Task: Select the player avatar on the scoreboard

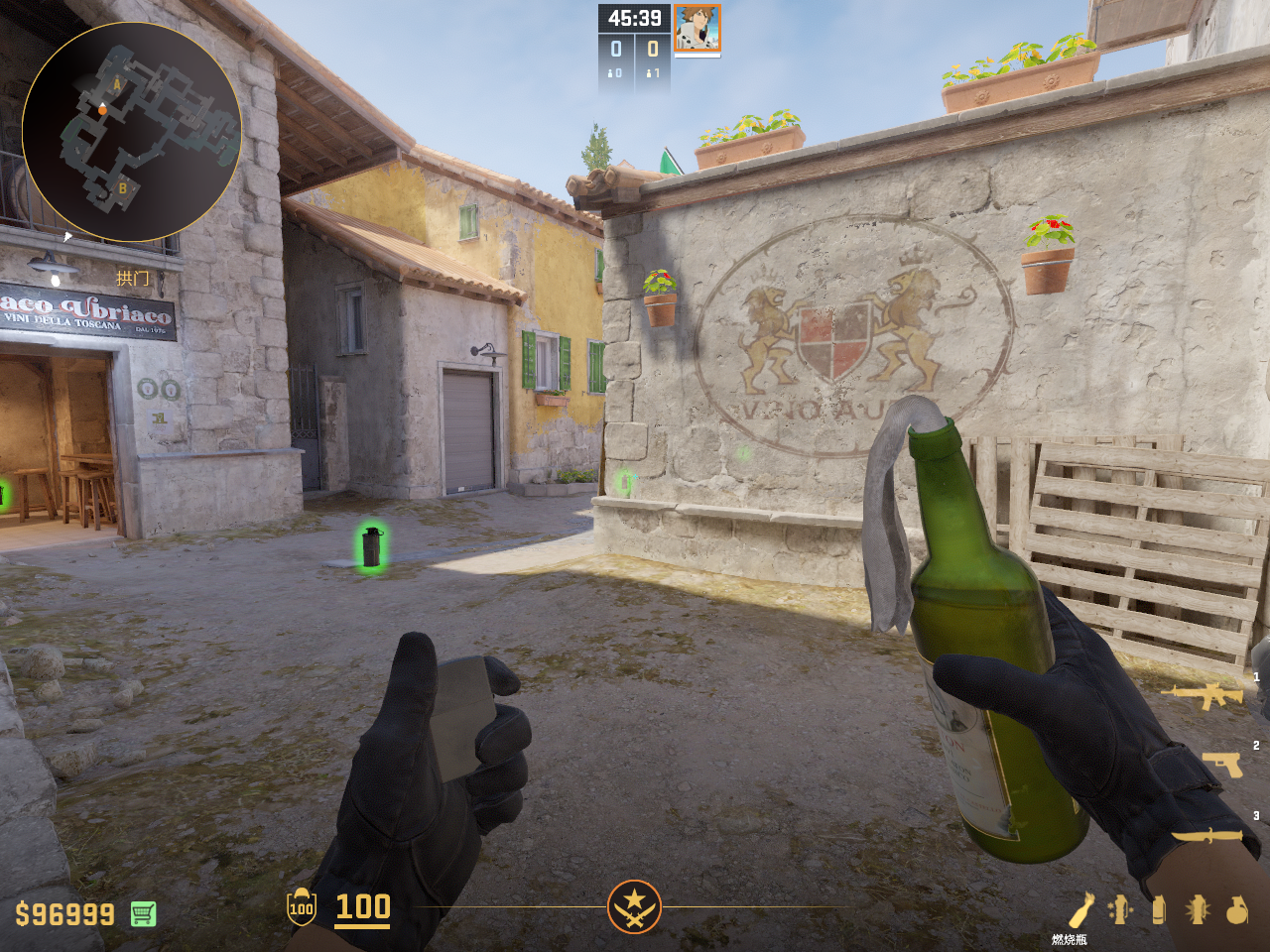Action: pyautogui.click(x=697, y=28)
